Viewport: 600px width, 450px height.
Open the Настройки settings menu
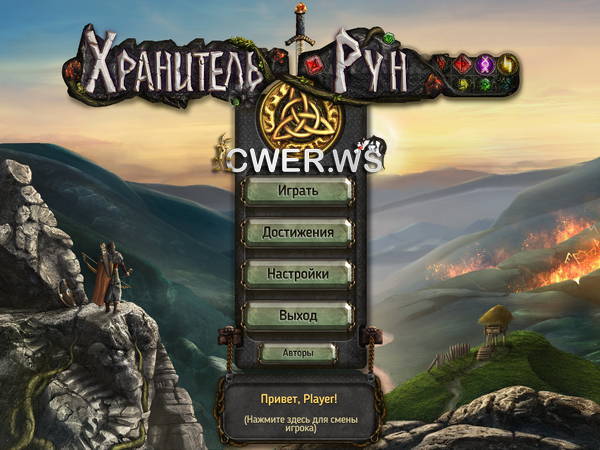tap(298, 274)
